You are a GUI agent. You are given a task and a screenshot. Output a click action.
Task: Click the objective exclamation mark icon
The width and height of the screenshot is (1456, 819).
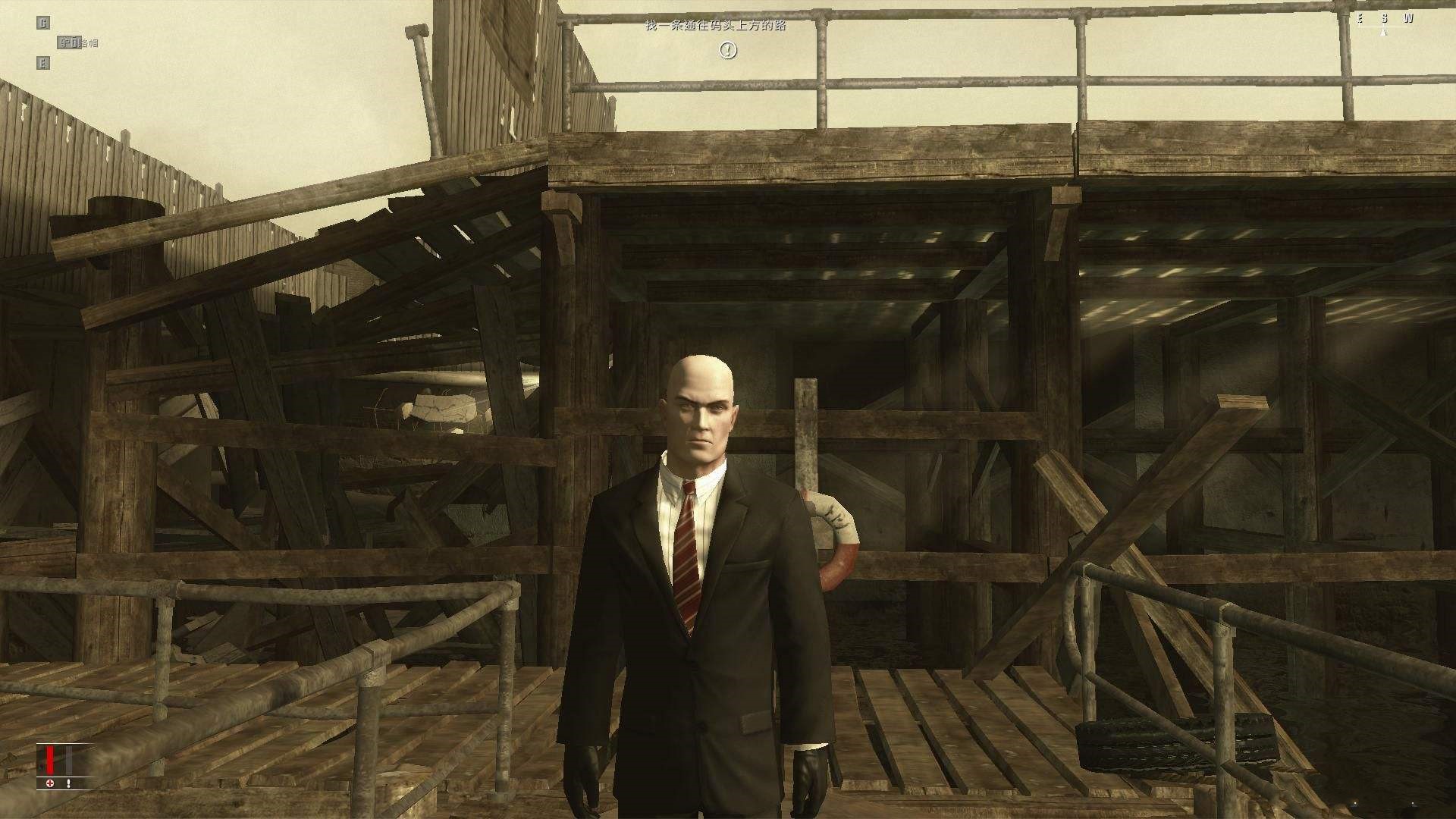727,50
